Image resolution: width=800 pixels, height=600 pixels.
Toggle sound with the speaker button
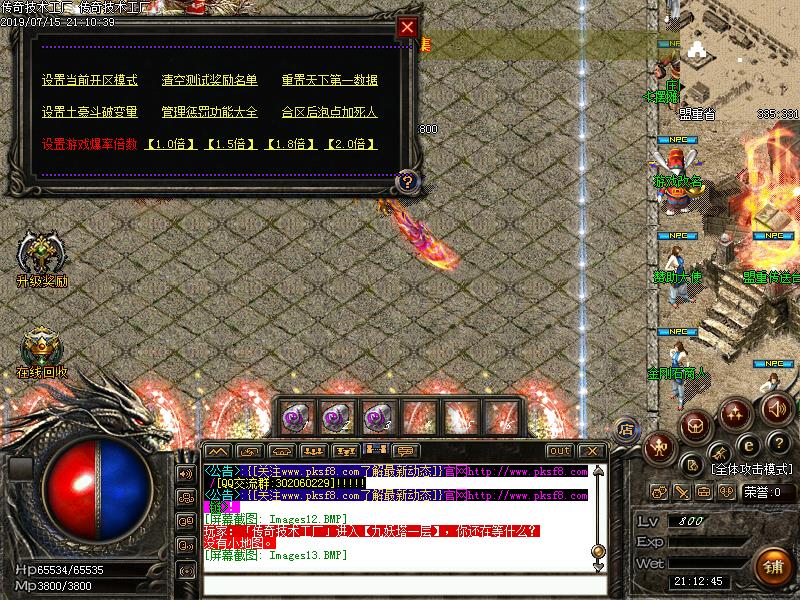coord(777,408)
